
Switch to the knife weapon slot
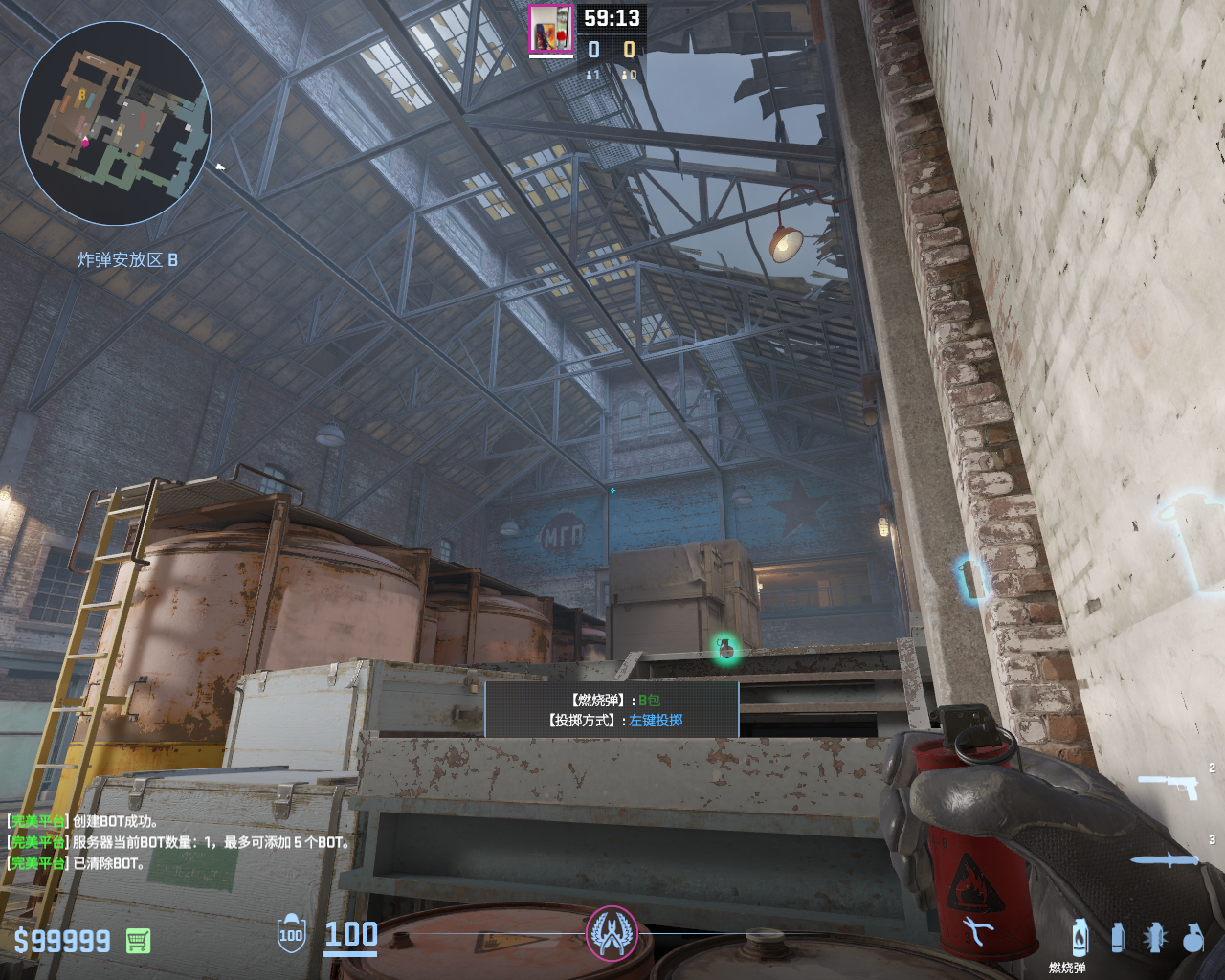tap(1164, 859)
